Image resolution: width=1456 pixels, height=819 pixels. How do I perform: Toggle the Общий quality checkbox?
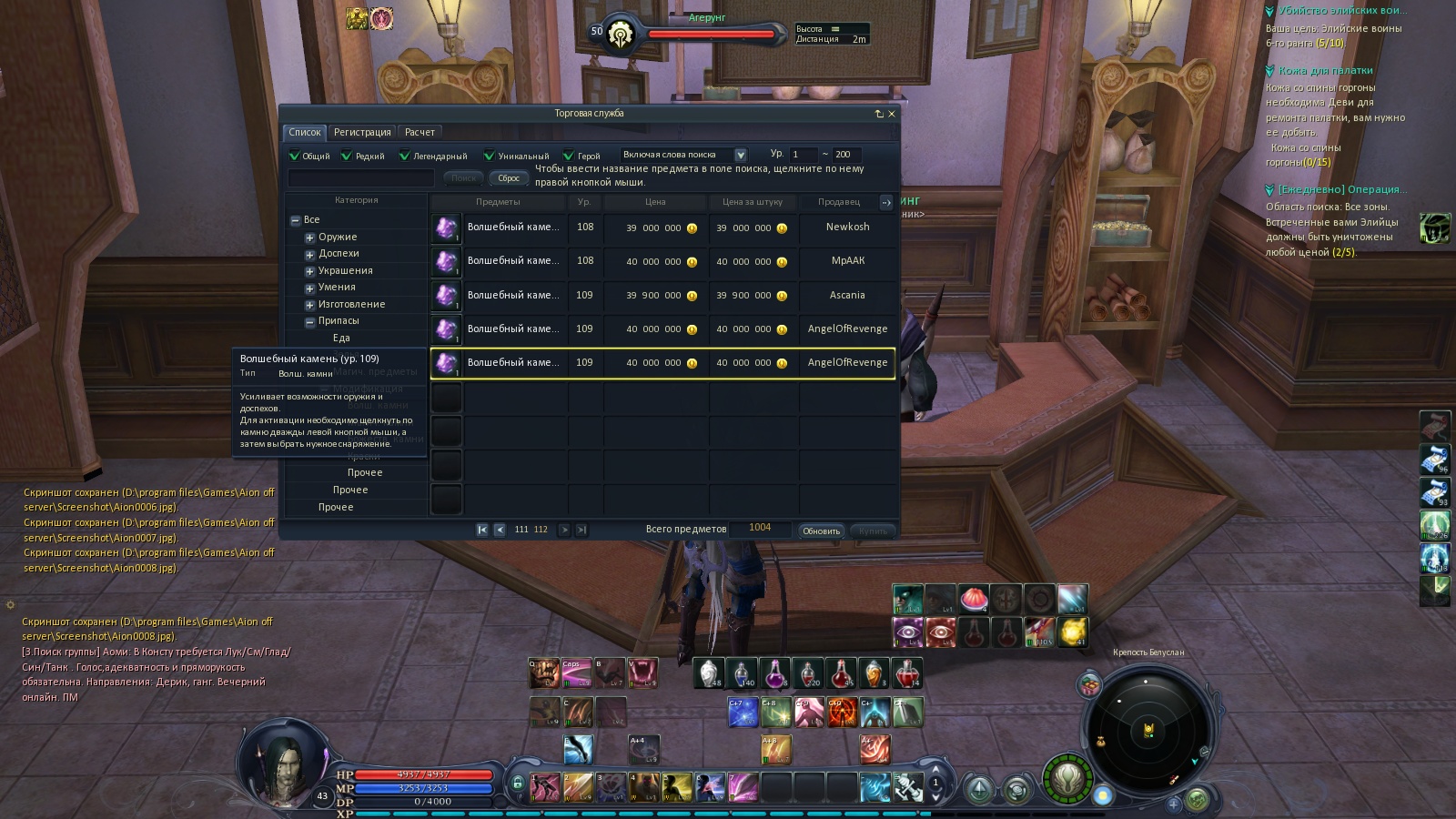click(x=295, y=156)
